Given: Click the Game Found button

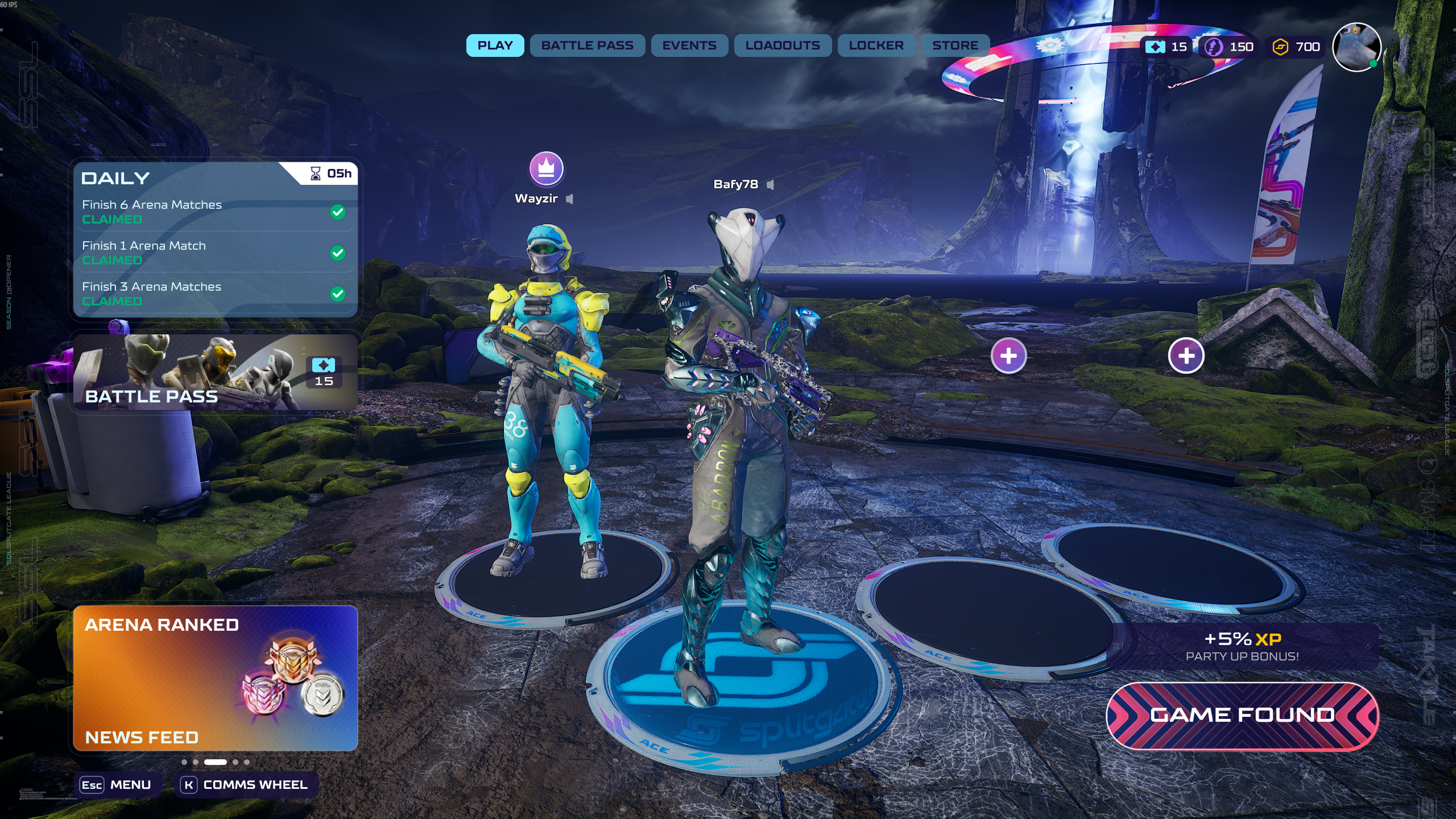Looking at the screenshot, I should pos(1242,715).
